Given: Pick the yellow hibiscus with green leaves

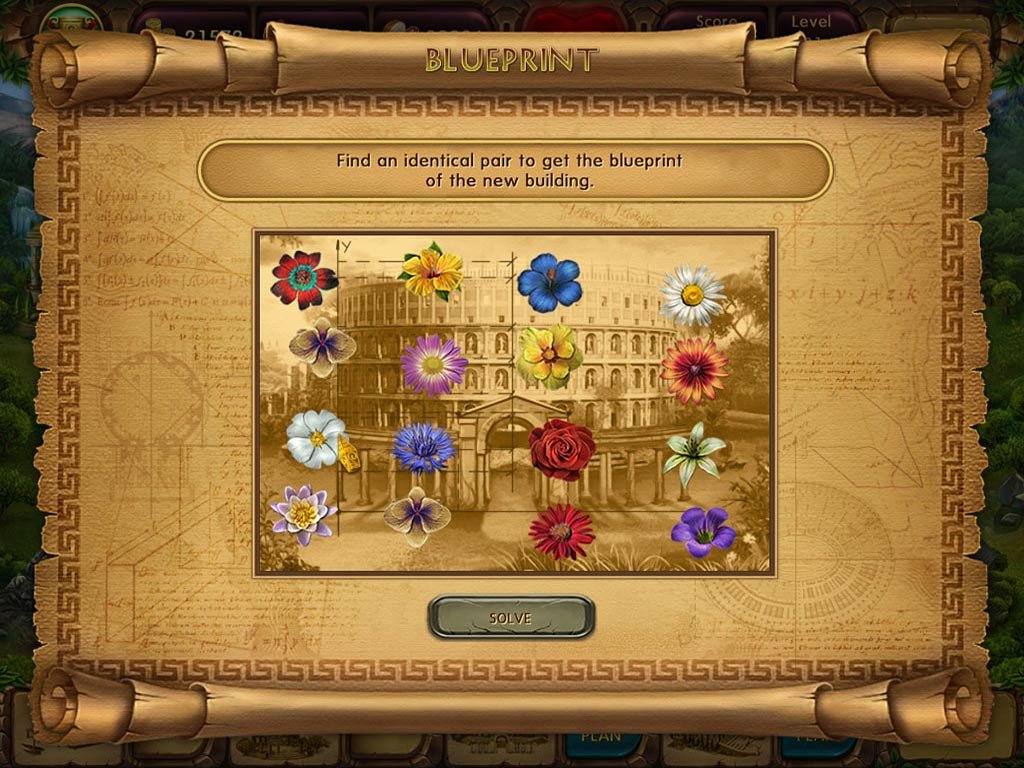Looking at the screenshot, I should click(x=432, y=271).
